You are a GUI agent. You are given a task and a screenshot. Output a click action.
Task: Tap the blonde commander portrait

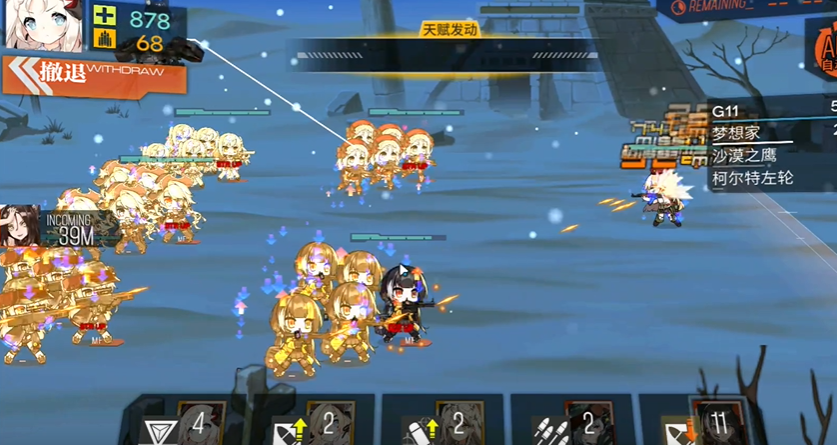point(43,25)
